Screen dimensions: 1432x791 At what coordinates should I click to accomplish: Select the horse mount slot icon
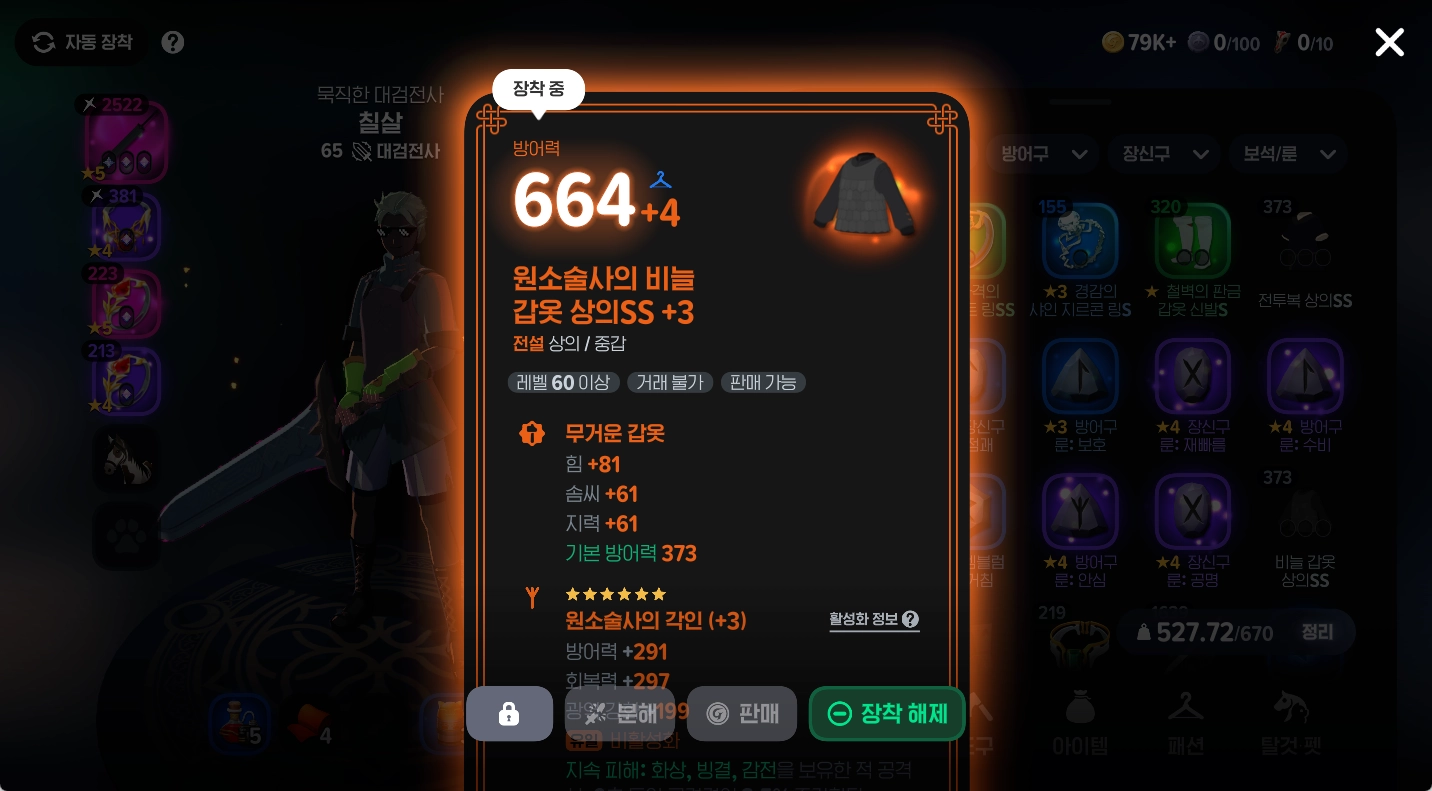(126, 459)
